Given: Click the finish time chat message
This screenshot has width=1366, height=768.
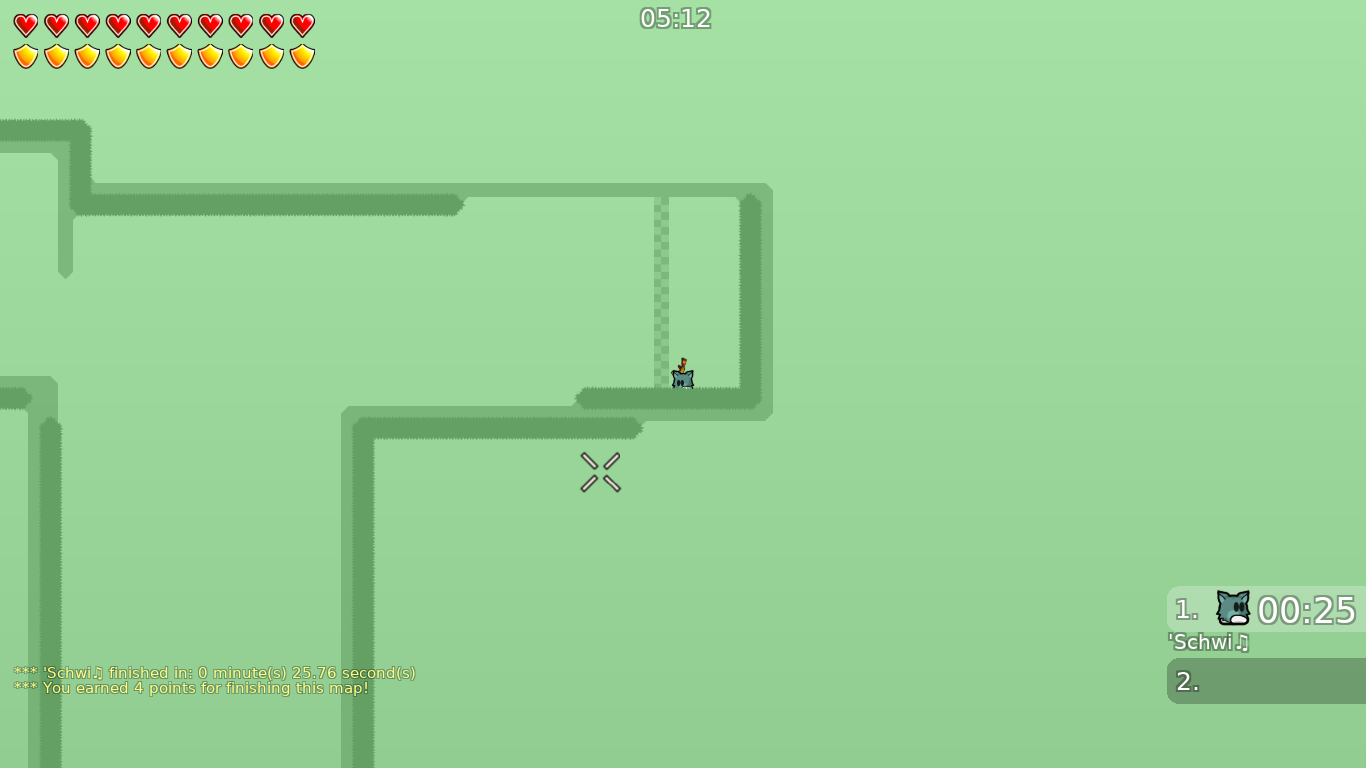Looking at the screenshot, I should [214, 673].
